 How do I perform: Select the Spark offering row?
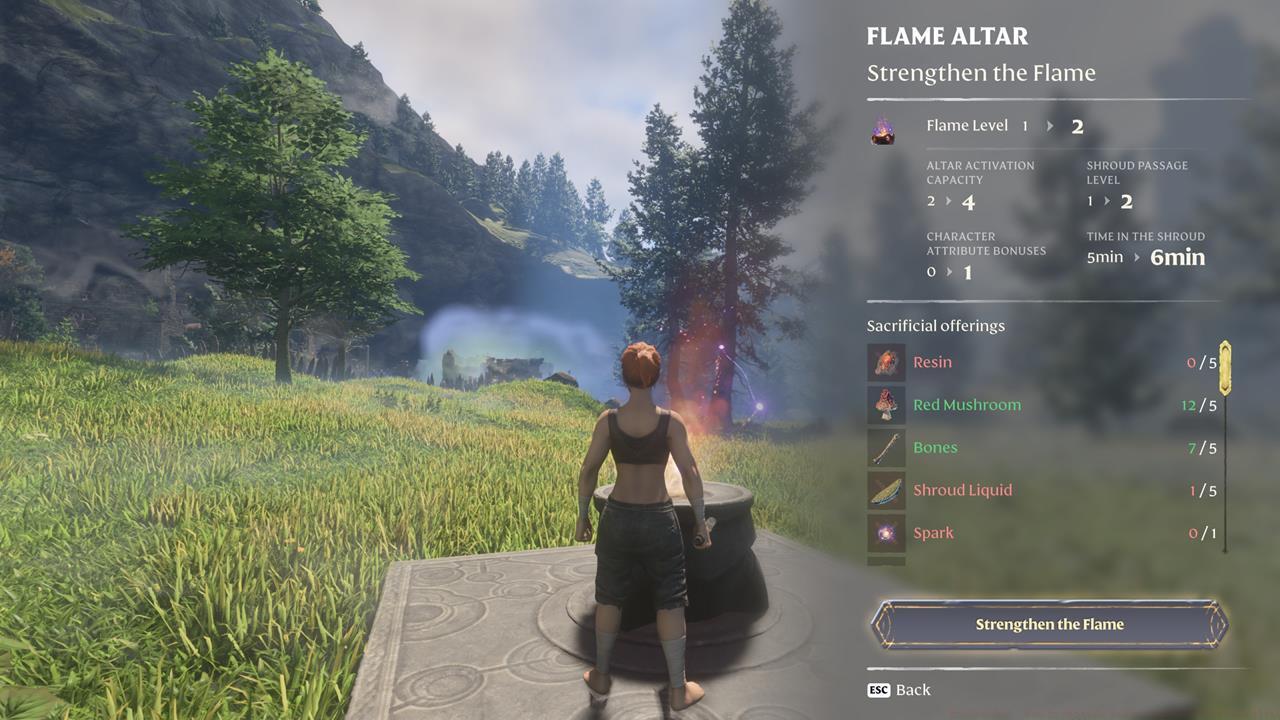pyautogui.click(x=1042, y=533)
